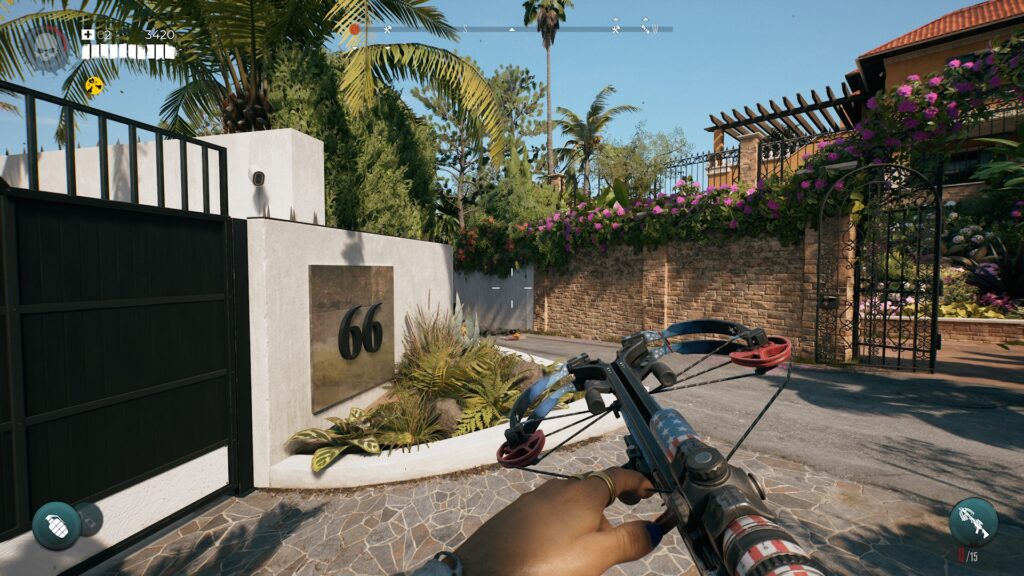Click the dimmed secondary curveball slot
This screenshot has height=576, width=1024.
tap(90, 517)
